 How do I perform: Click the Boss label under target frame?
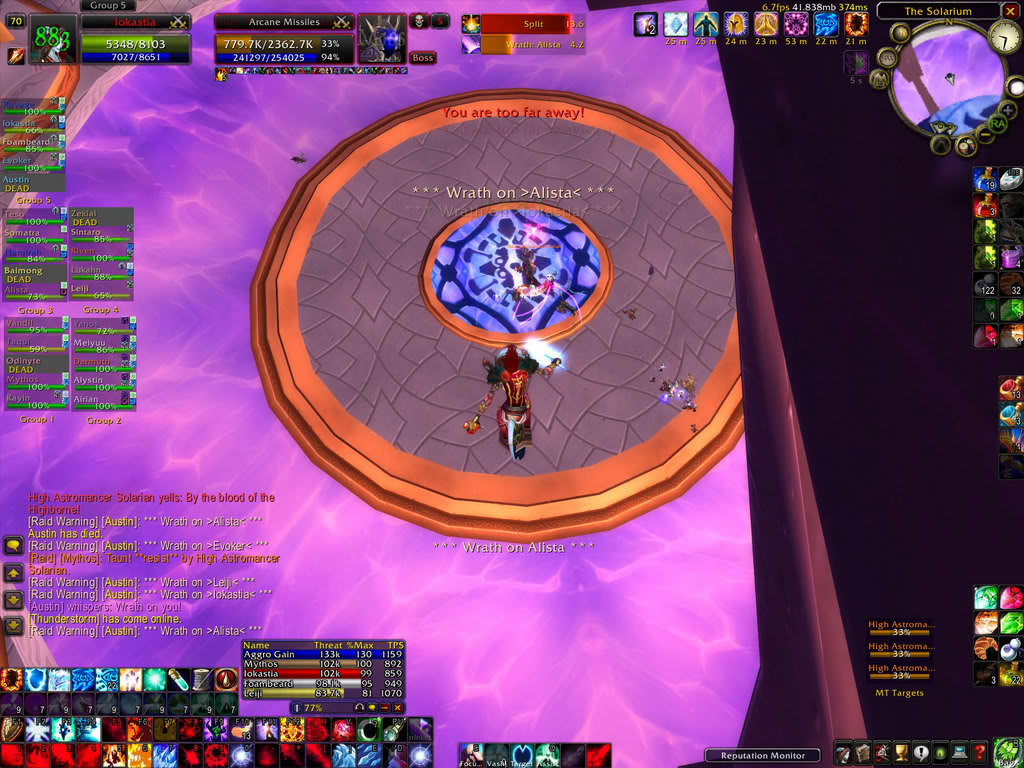(x=423, y=58)
